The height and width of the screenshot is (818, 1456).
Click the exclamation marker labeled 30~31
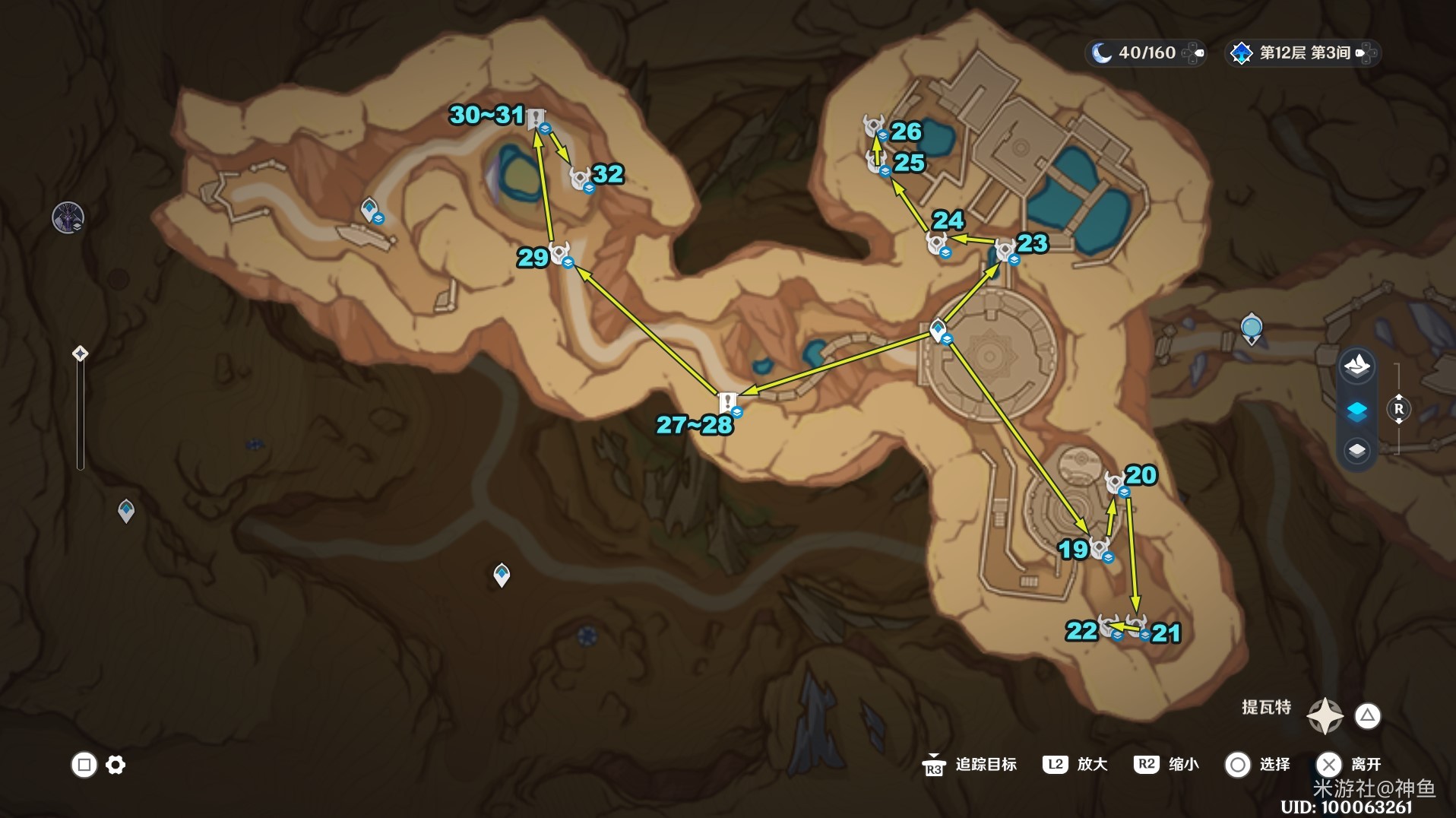[537, 119]
